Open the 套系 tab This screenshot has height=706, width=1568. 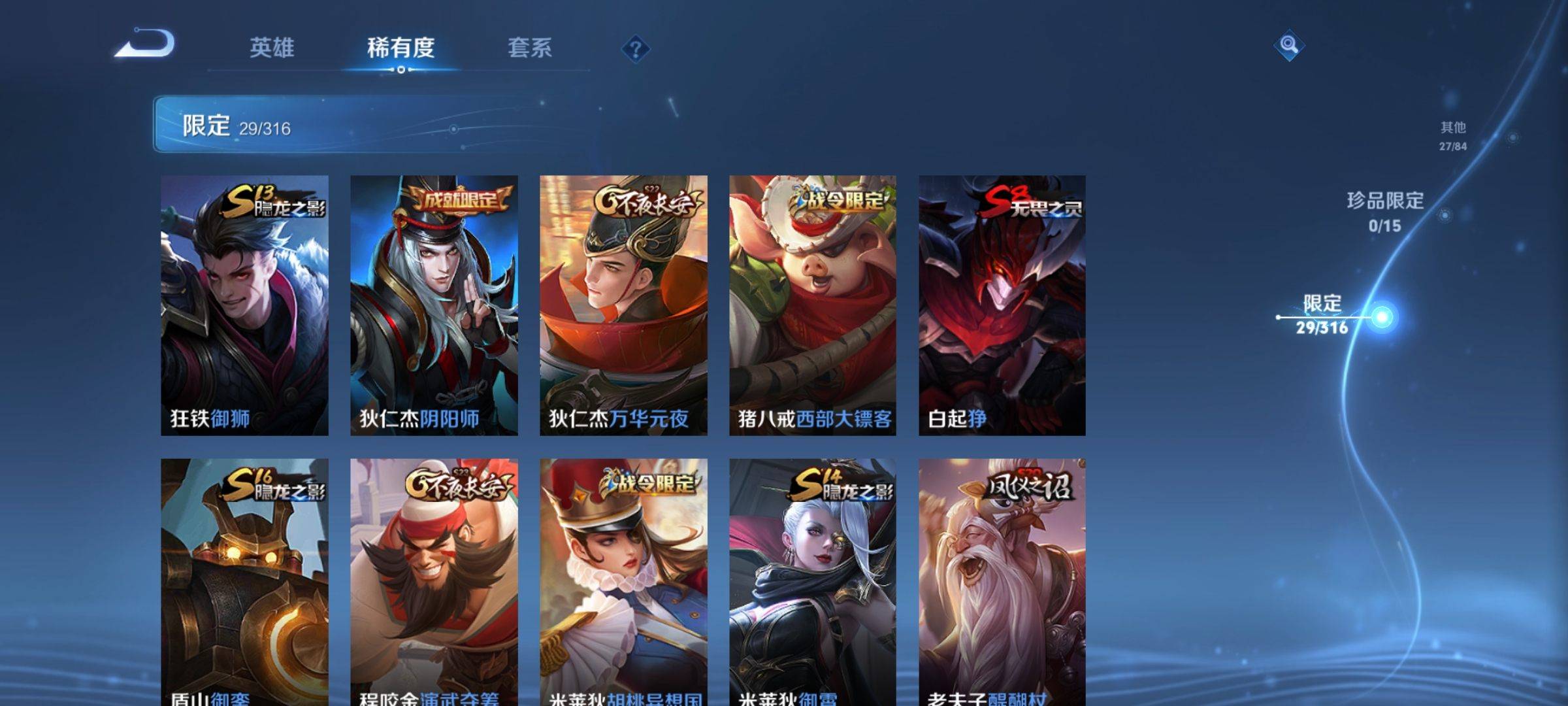tap(529, 48)
